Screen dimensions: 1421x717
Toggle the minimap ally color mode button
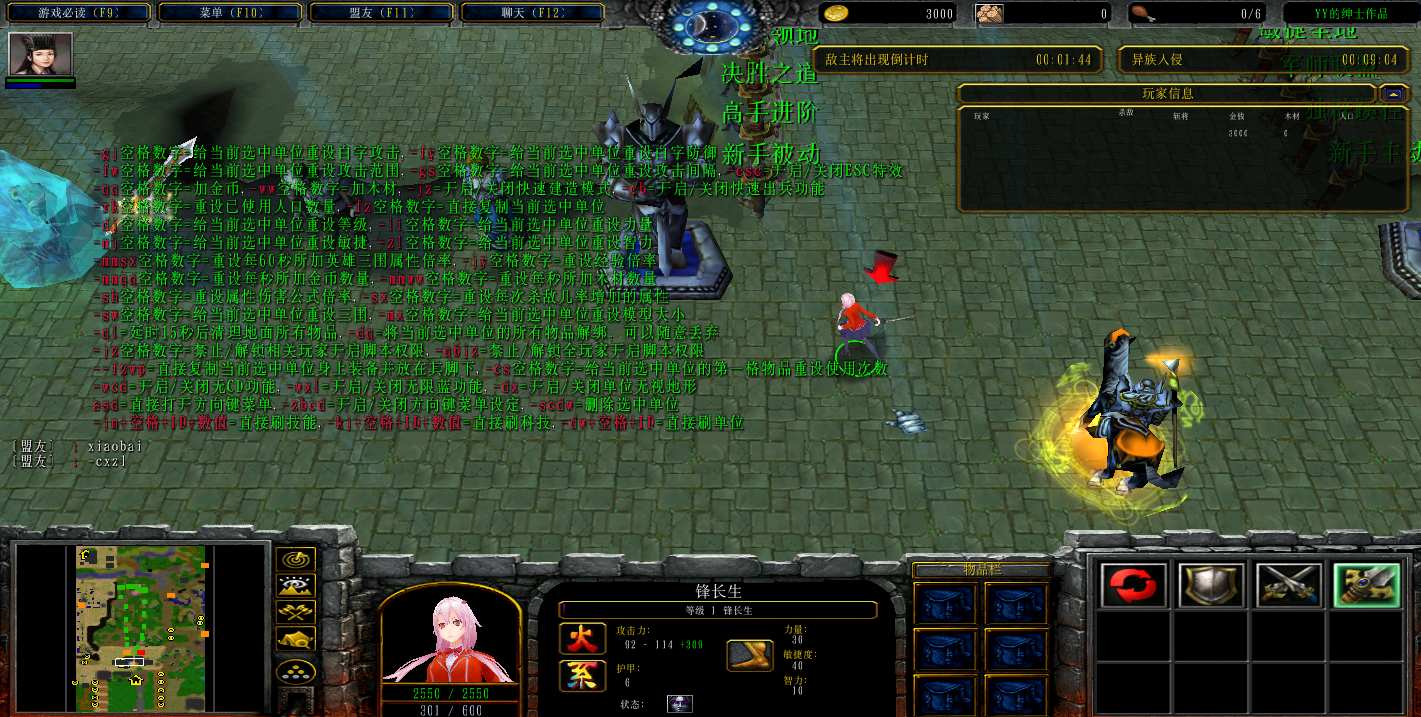point(297,612)
